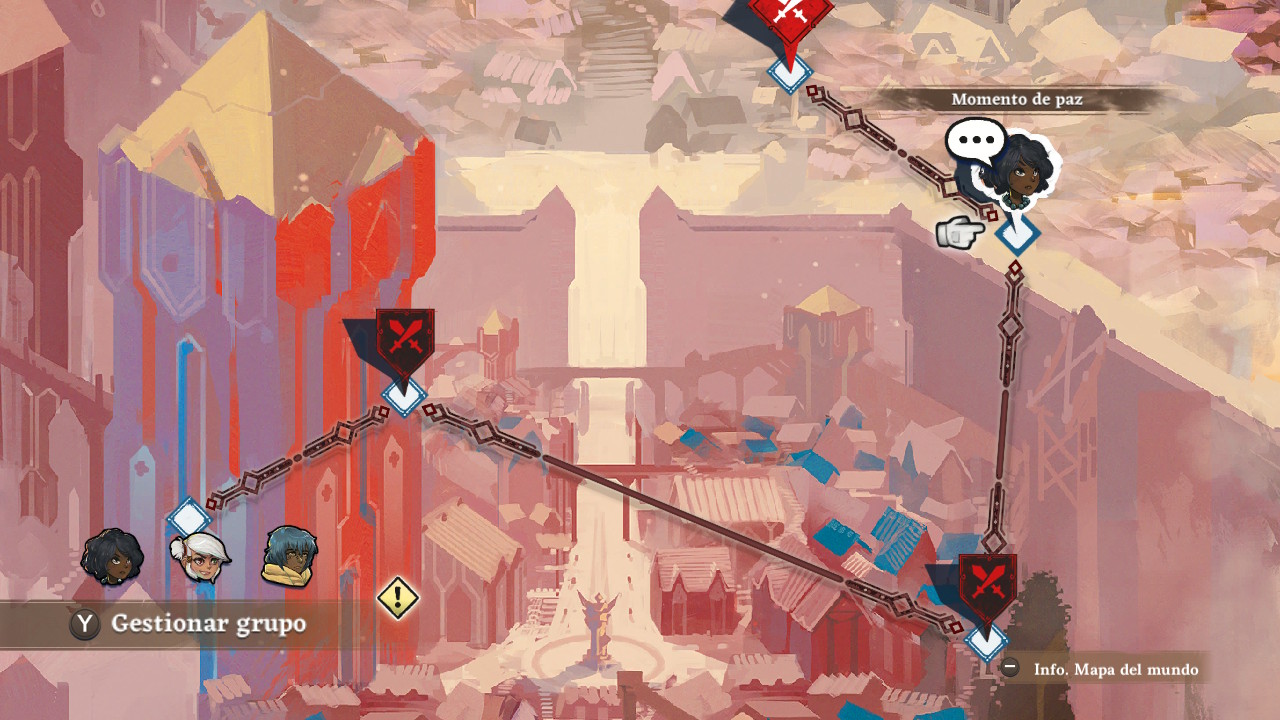Select the map node diamond without any banner
Image resolution: width=1280 pixels, height=720 pixels.
tap(188, 518)
